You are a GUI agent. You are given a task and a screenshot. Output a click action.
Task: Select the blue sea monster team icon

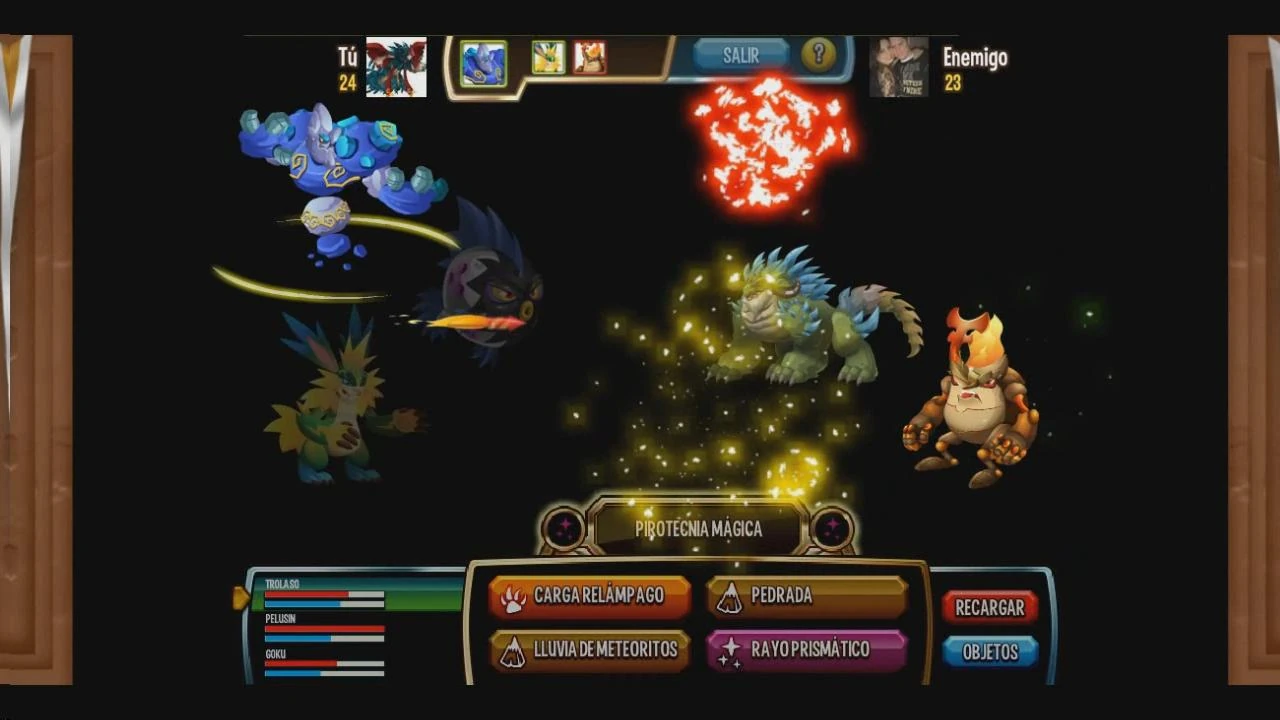click(483, 58)
